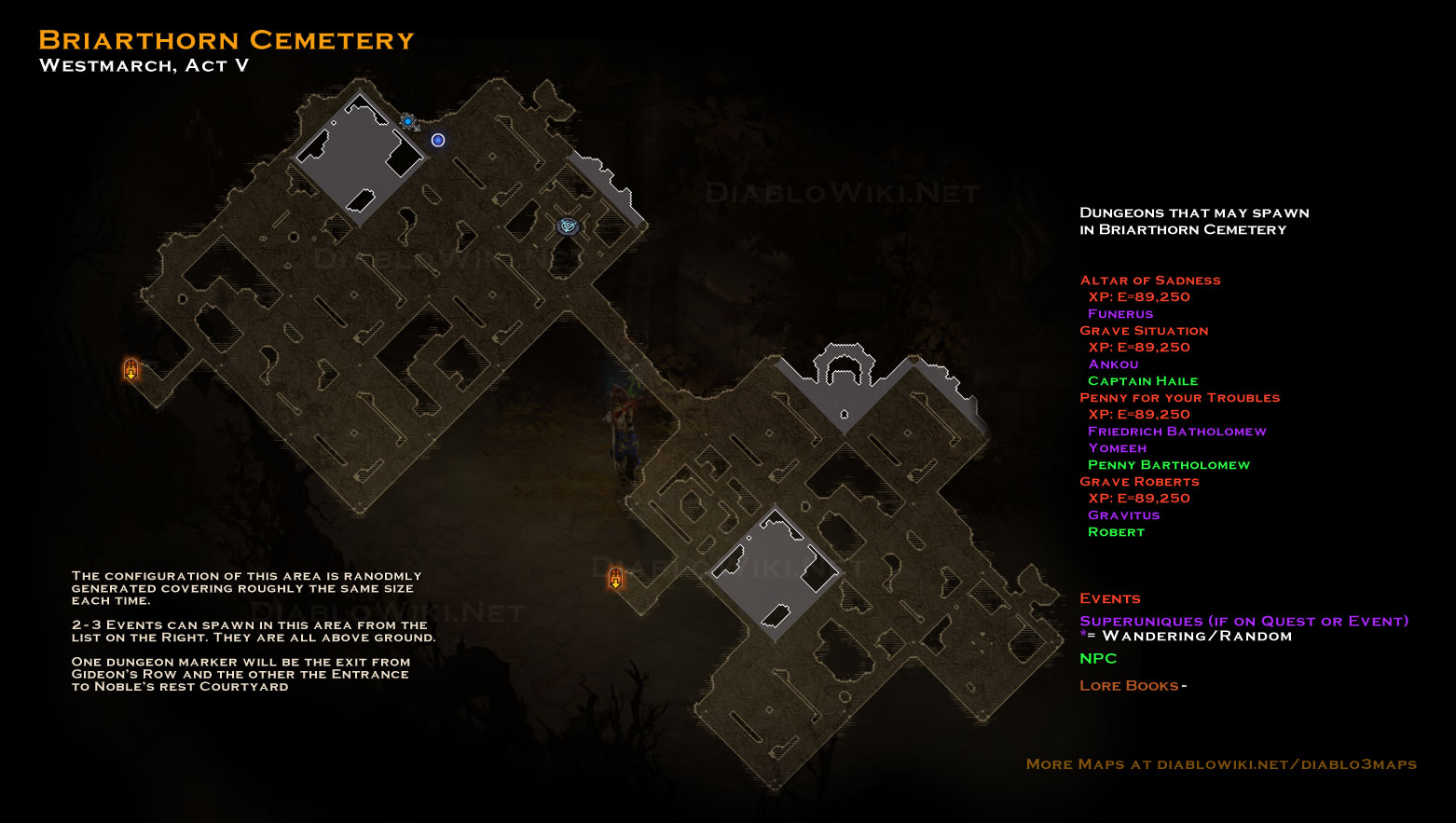Select the Penny for your Troubles entry
The height and width of the screenshot is (823, 1456).
pyautogui.click(x=1179, y=397)
